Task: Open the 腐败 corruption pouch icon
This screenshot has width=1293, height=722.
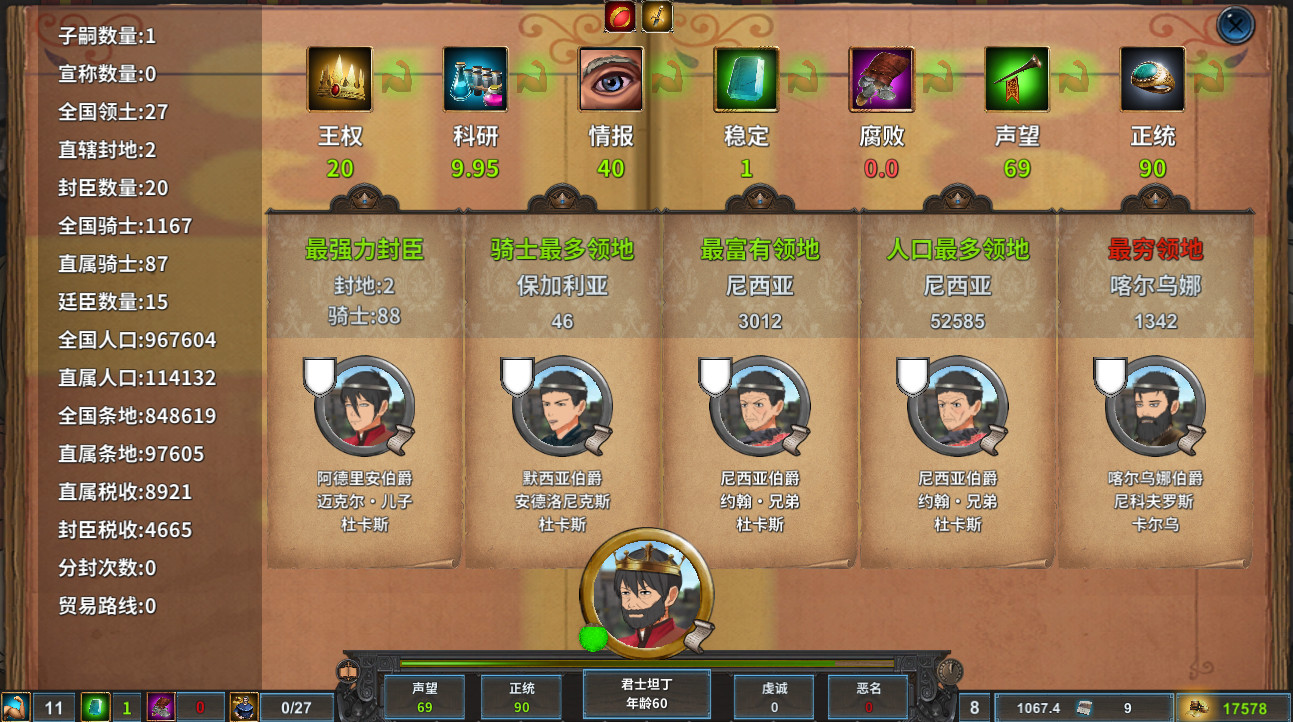Action: pyautogui.click(x=880, y=79)
